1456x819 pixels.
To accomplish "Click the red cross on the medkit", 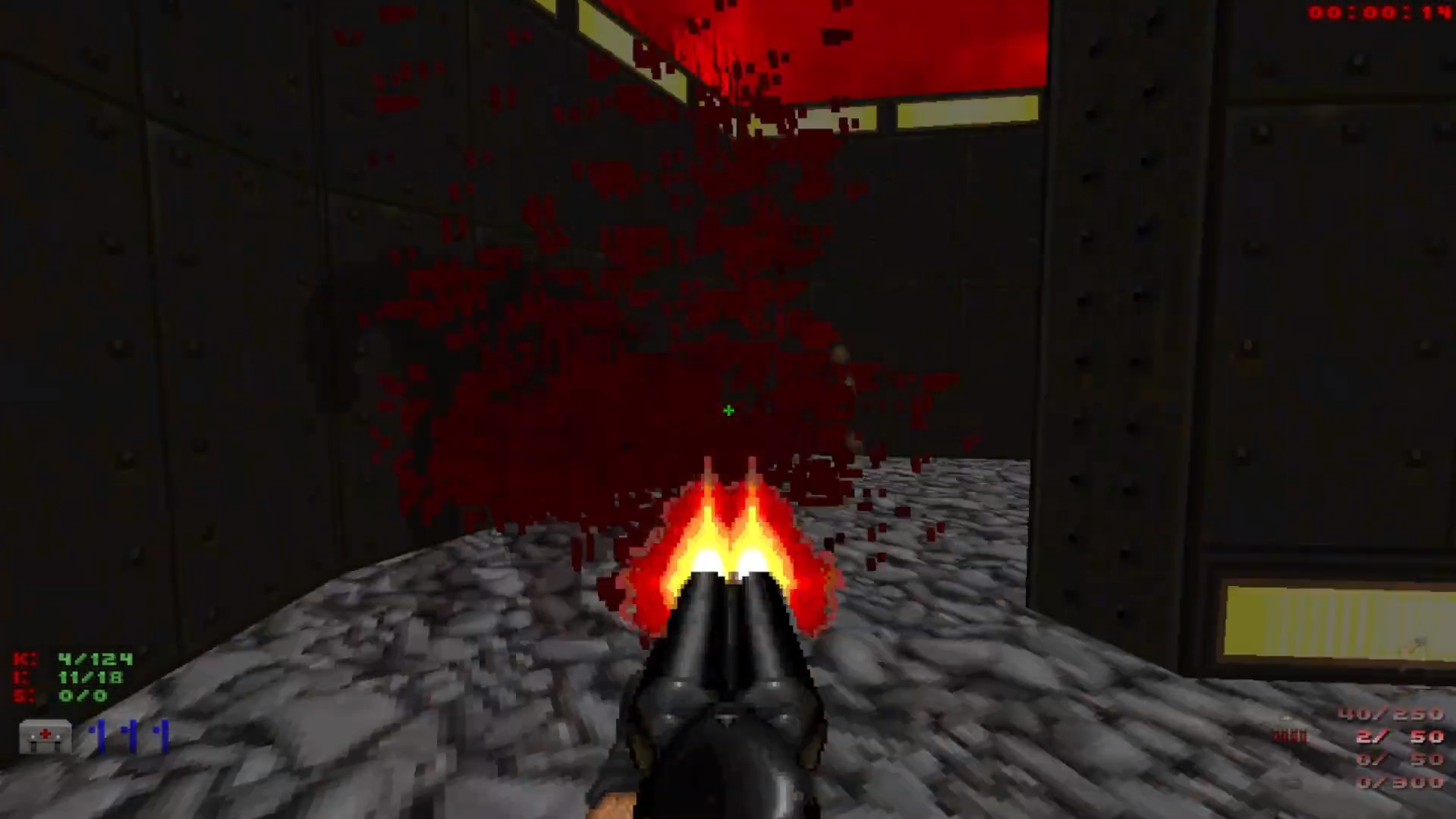I will coord(44,734).
